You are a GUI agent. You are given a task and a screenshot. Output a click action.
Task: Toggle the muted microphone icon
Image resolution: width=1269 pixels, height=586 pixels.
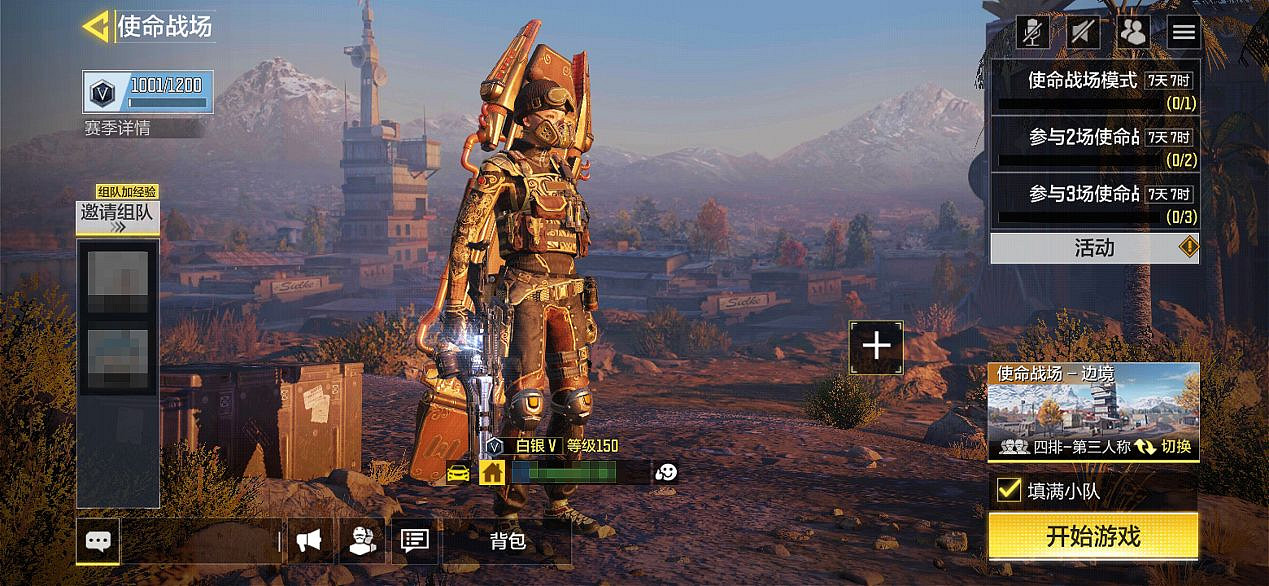[1033, 32]
